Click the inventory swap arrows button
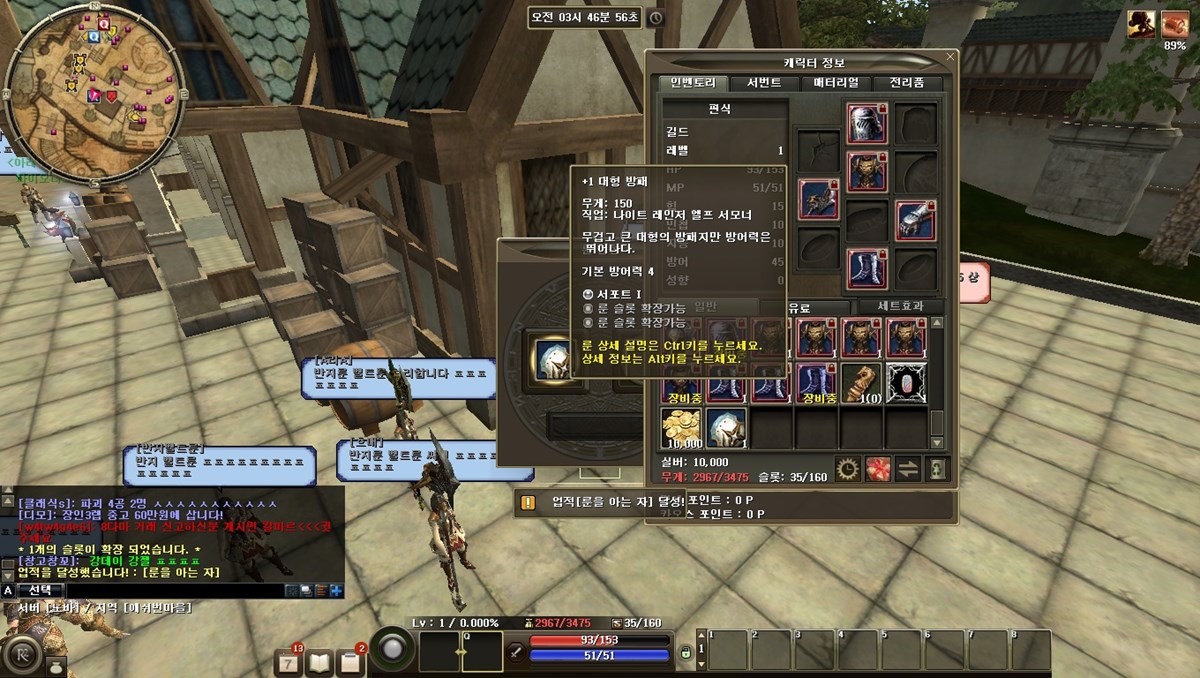Image resolution: width=1200 pixels, height=678 pixels. (x=908, y=468)
